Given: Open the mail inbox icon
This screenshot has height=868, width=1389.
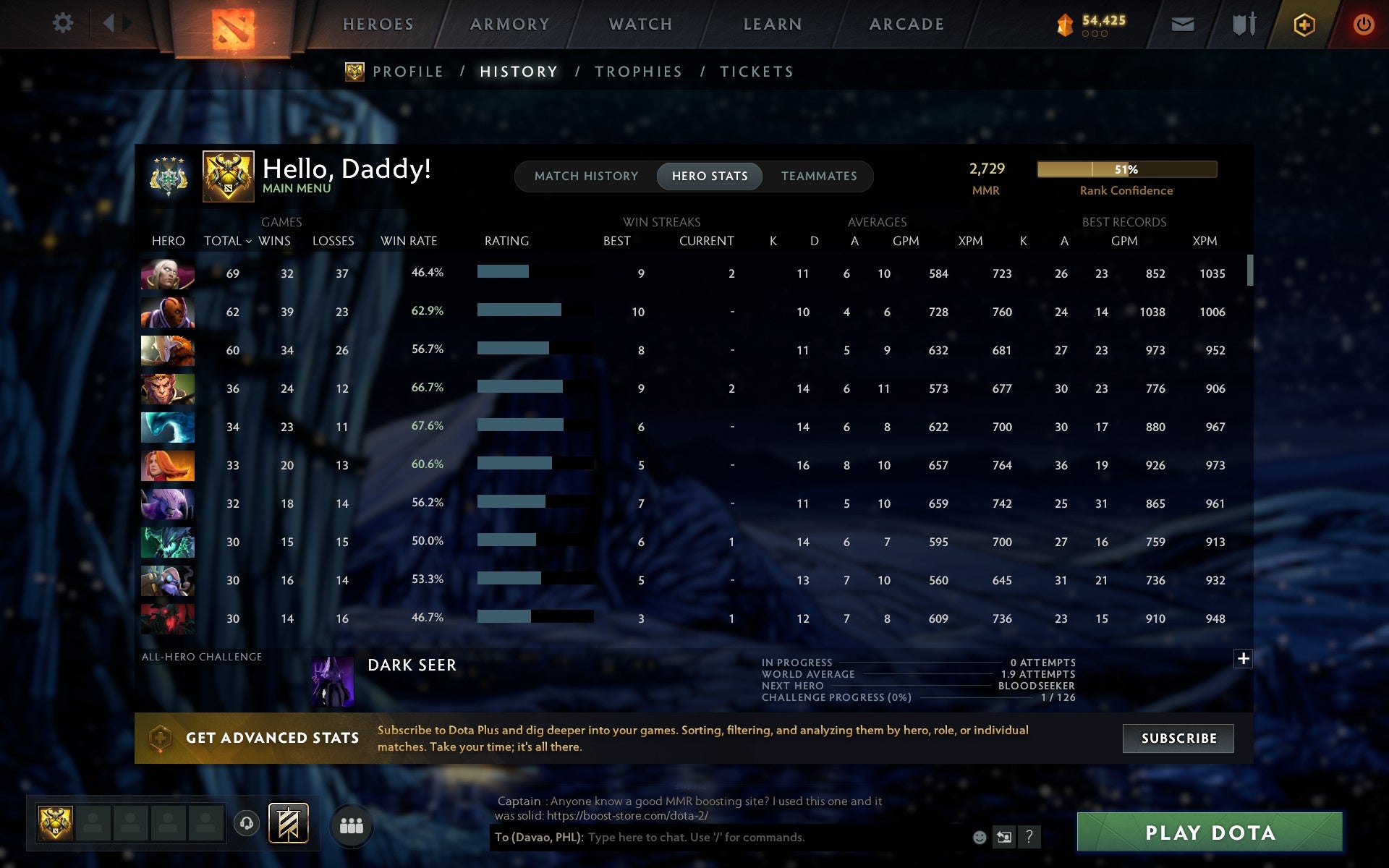Looking at the screenshot, I should pos(1181,23).
